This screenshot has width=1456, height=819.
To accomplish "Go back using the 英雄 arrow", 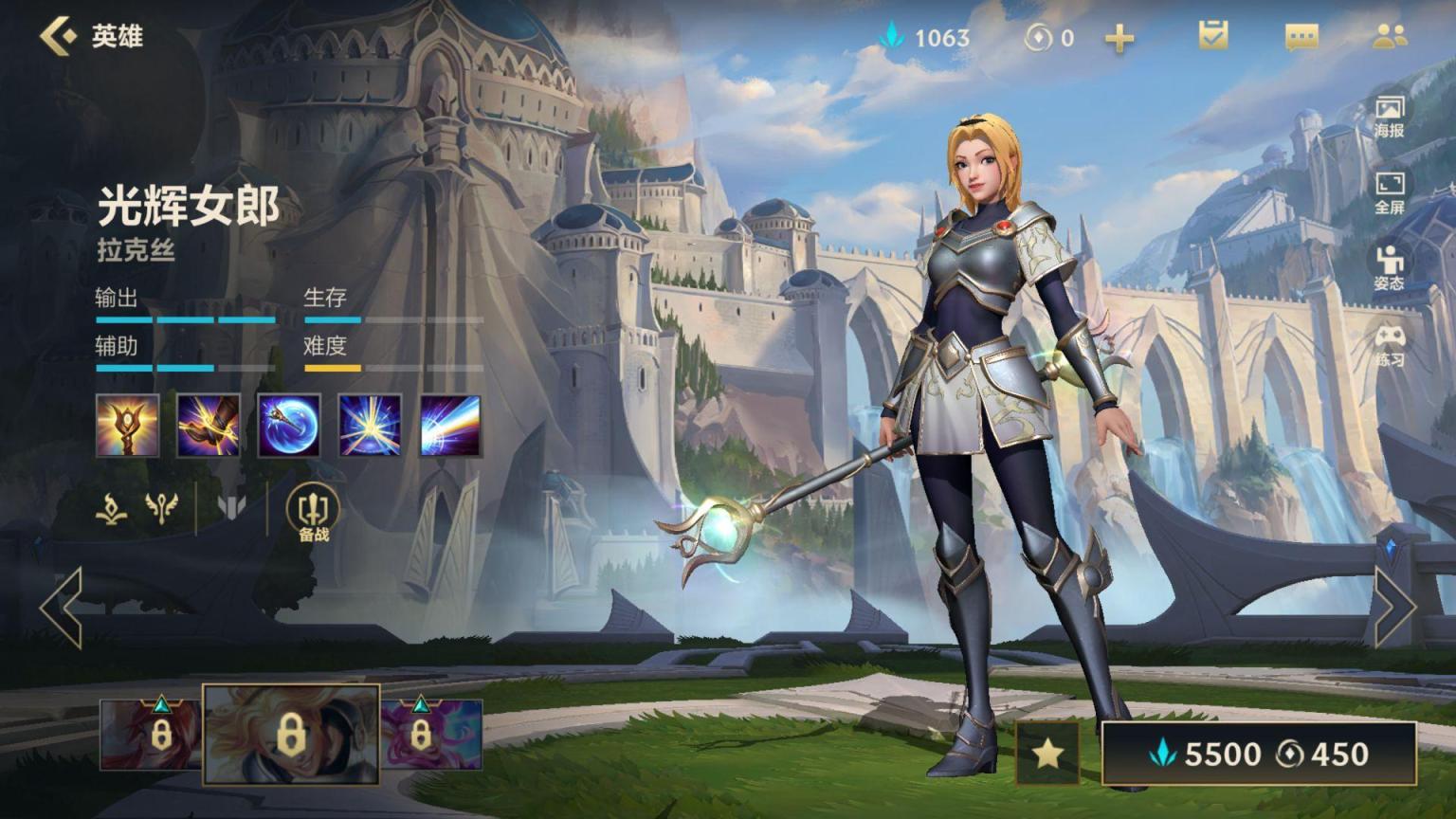I will coord(59,36).
